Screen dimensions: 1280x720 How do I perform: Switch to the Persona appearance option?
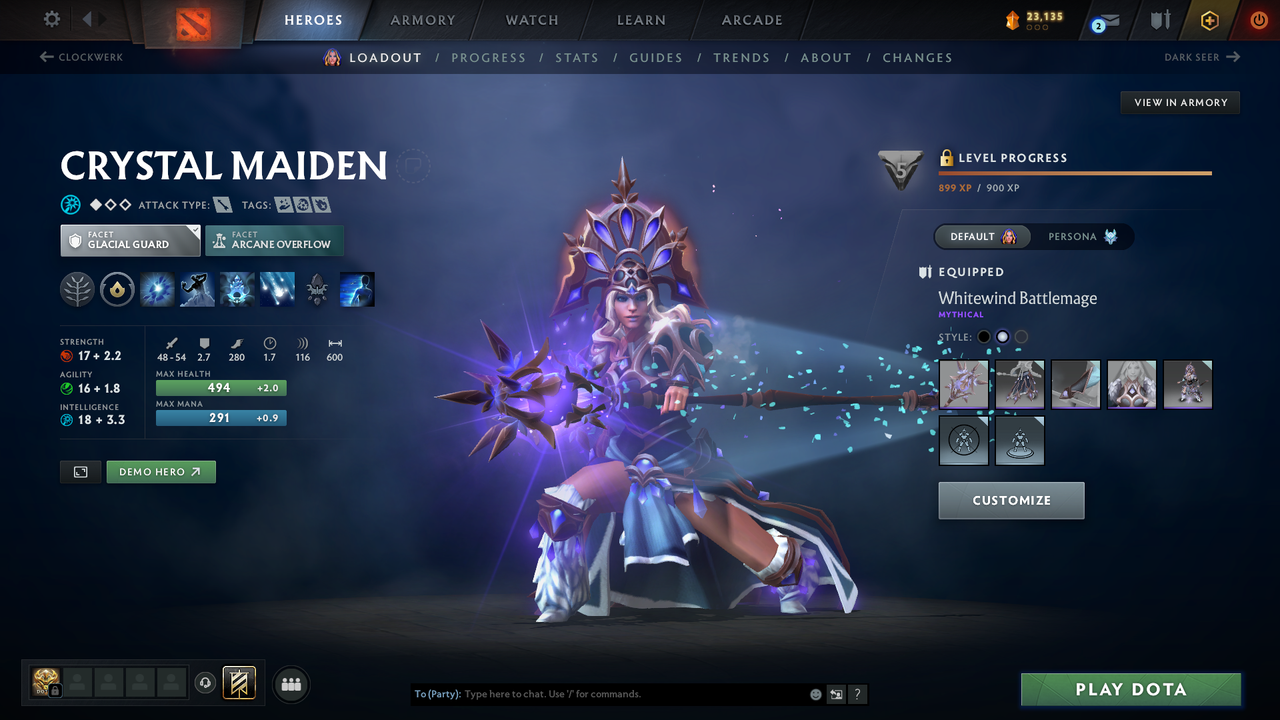1084,236
